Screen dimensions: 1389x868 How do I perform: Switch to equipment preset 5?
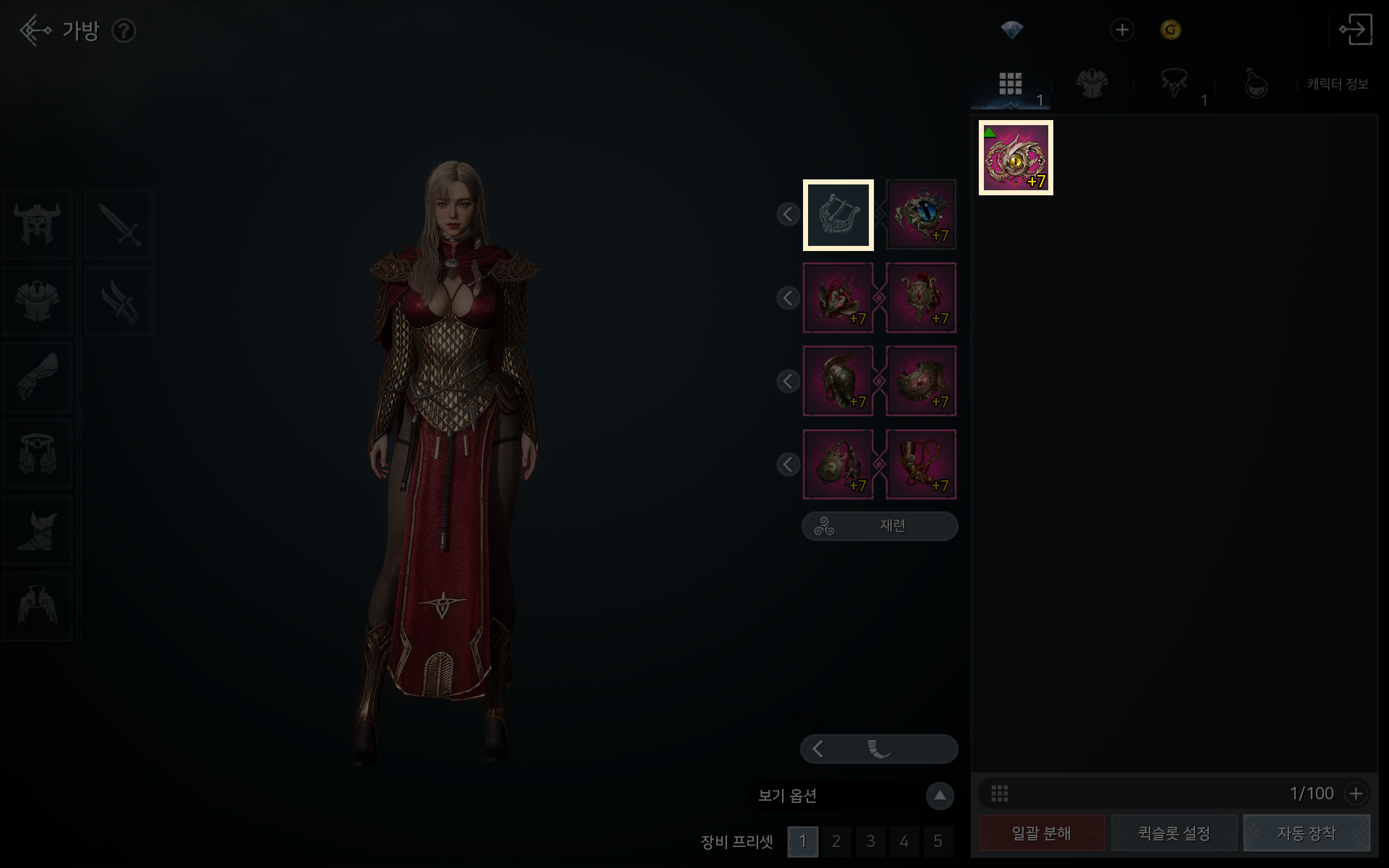point(938,841)
